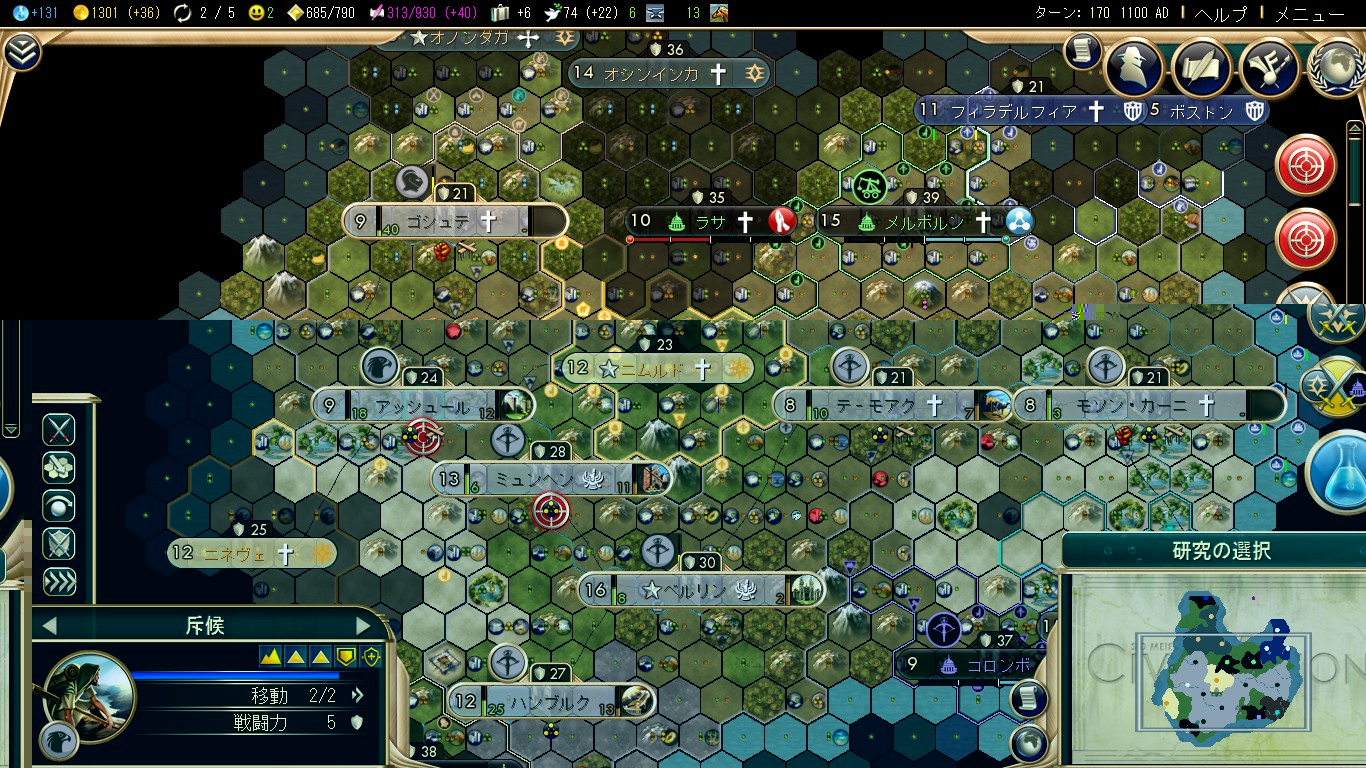Click the ラサ city banner
The height and width of the screenshot is (768, 1366).
click(712, 222)
